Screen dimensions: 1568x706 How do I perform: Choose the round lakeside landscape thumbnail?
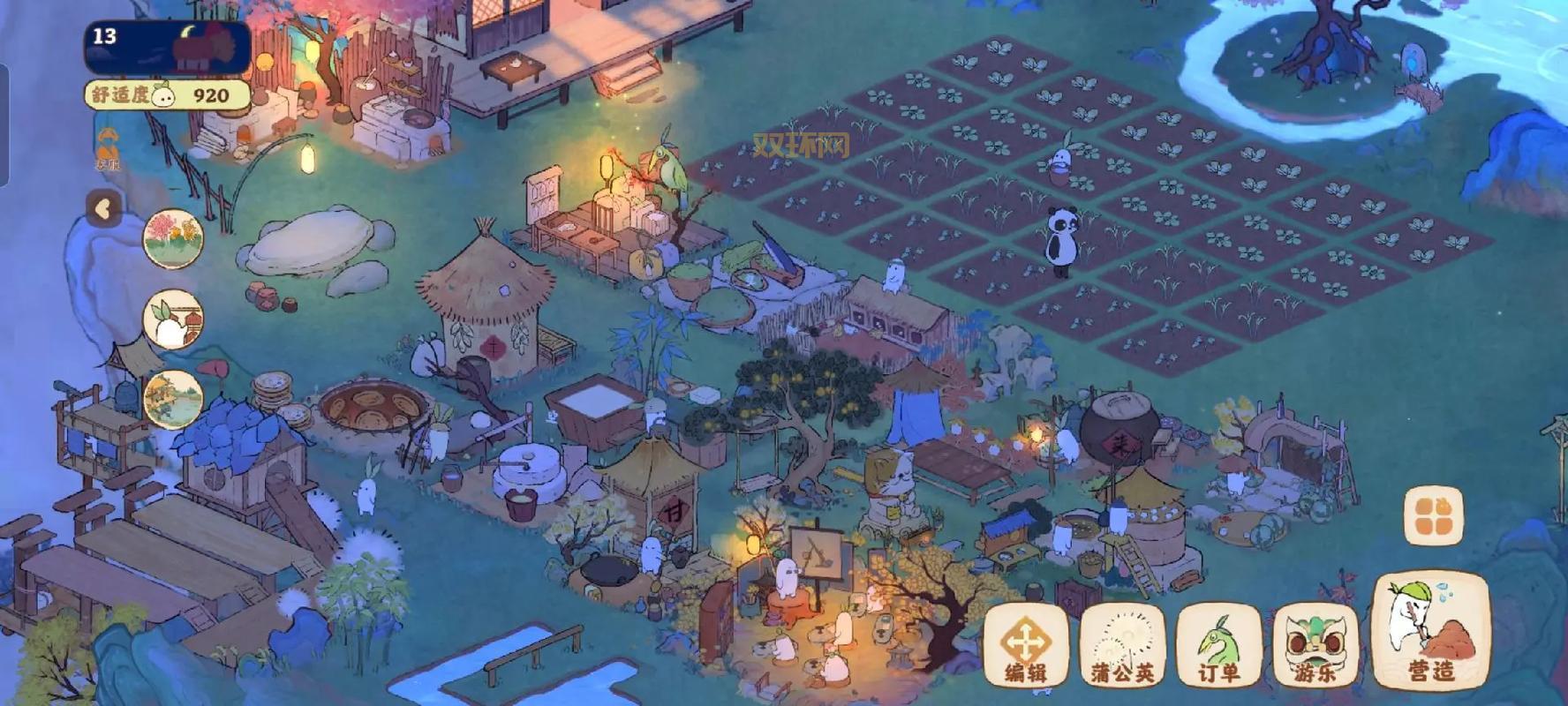[173, 399]
